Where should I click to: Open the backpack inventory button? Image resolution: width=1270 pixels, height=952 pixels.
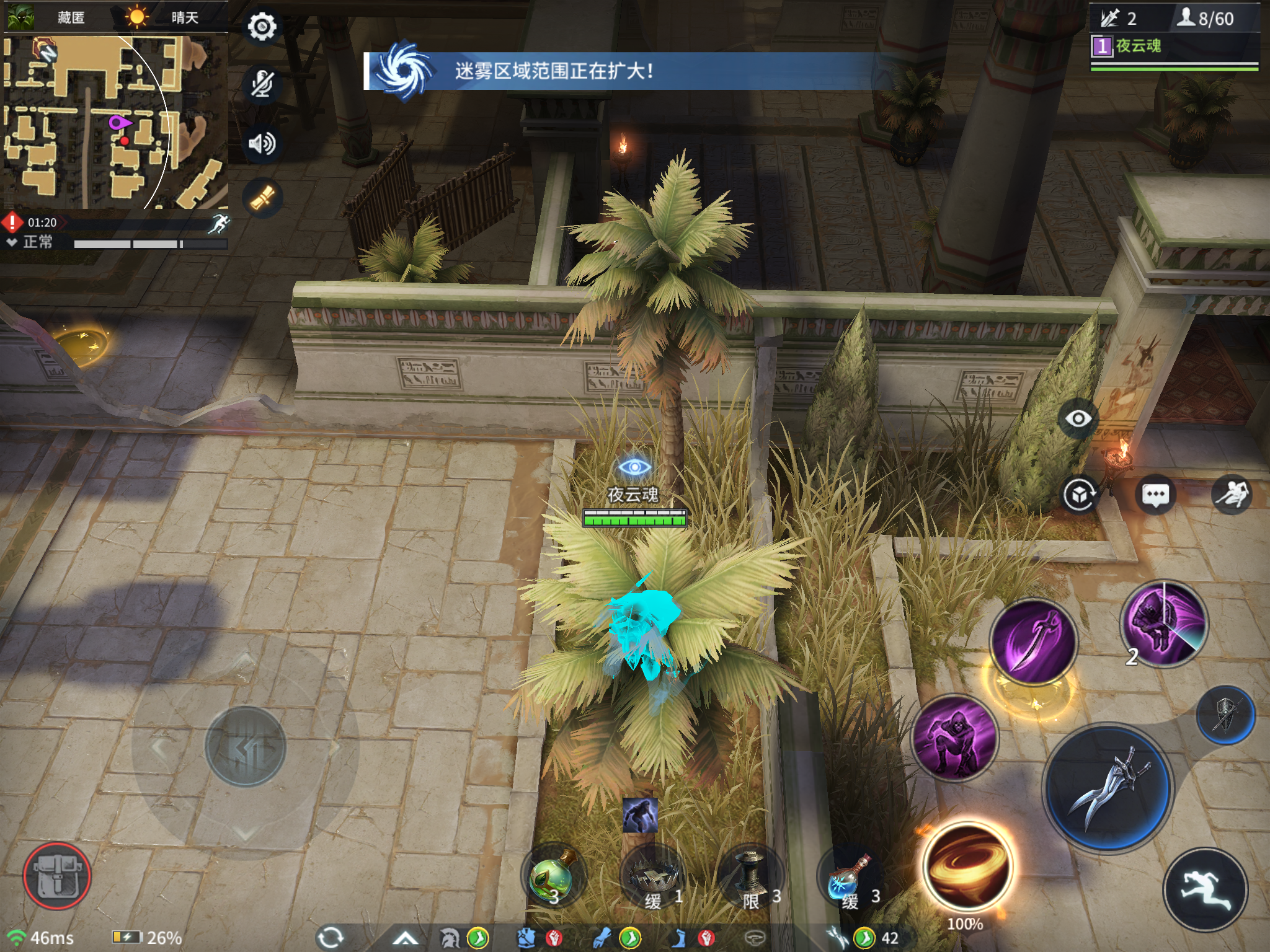pyautogui.click(x=57, y=875)
